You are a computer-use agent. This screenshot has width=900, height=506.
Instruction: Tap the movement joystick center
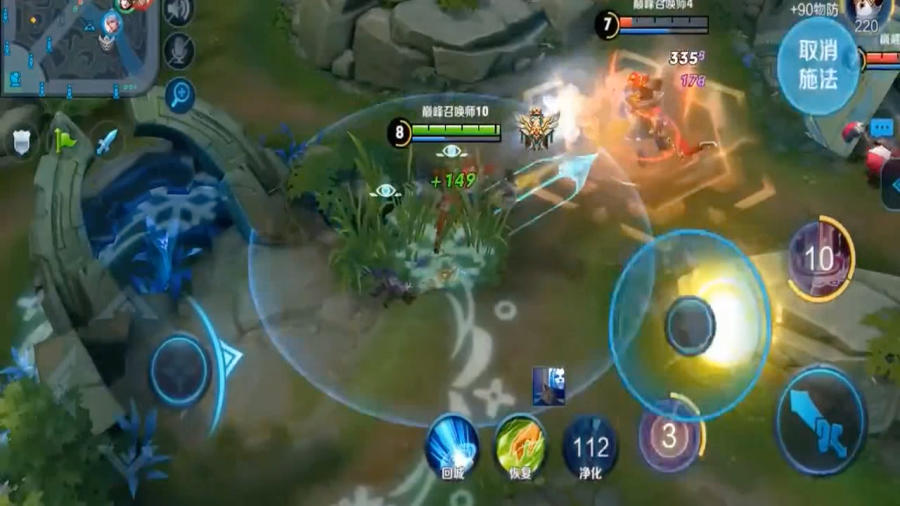(x=180, y=371)
